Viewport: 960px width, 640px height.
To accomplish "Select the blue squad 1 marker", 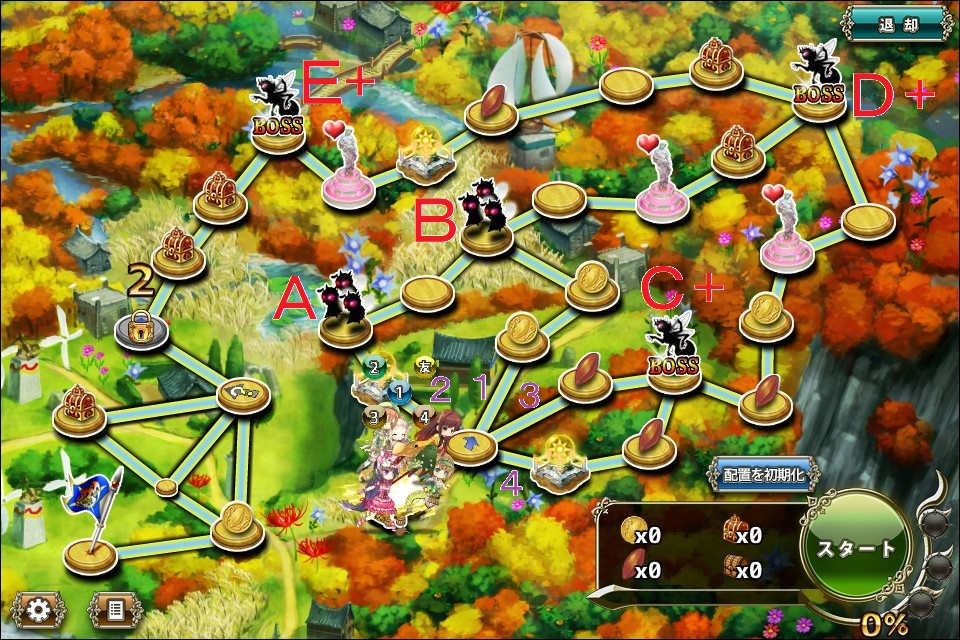I will [x=400, y=391].
